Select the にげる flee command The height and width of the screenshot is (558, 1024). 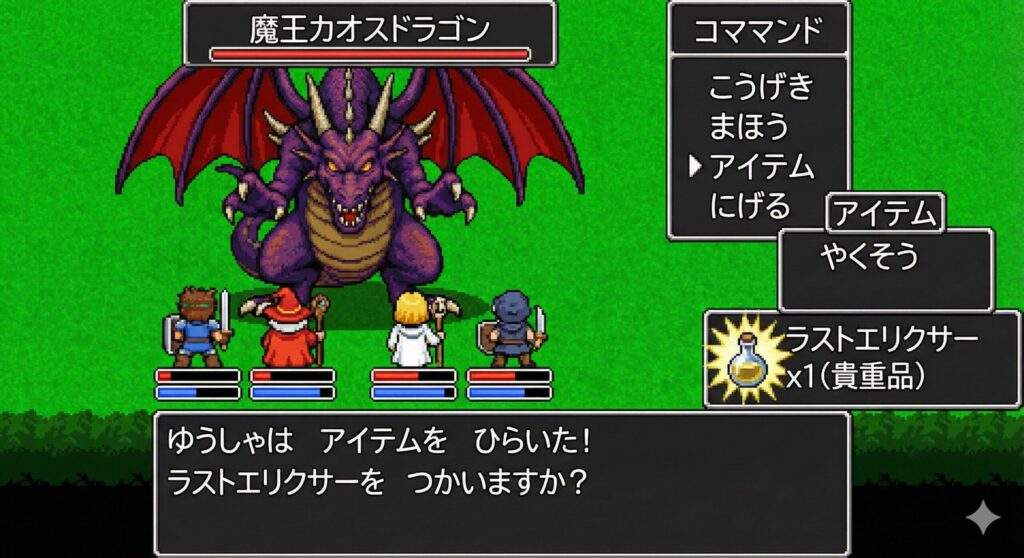tap(750, 207)
